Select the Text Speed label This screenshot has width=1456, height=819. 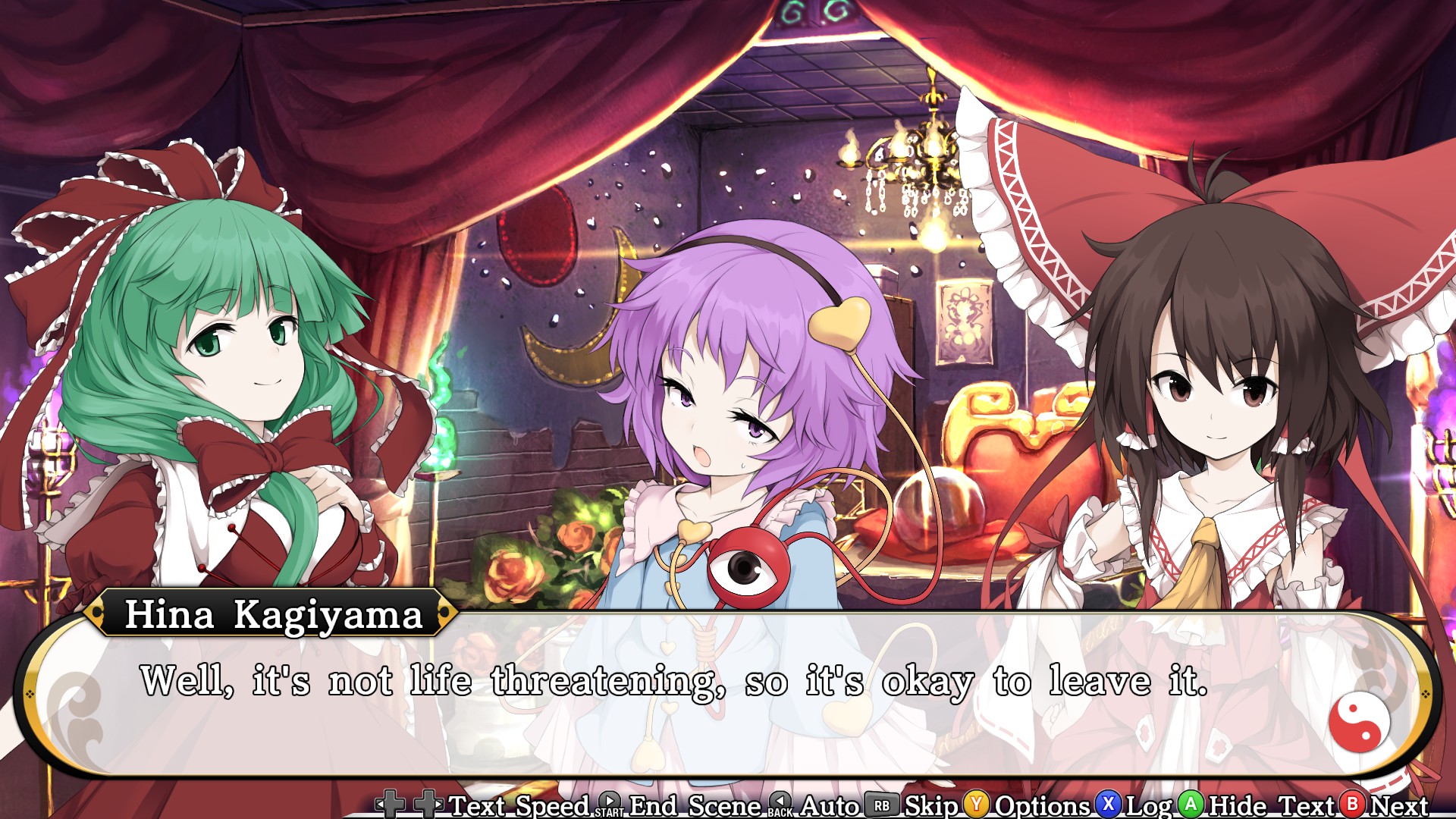tap(519, 805)
